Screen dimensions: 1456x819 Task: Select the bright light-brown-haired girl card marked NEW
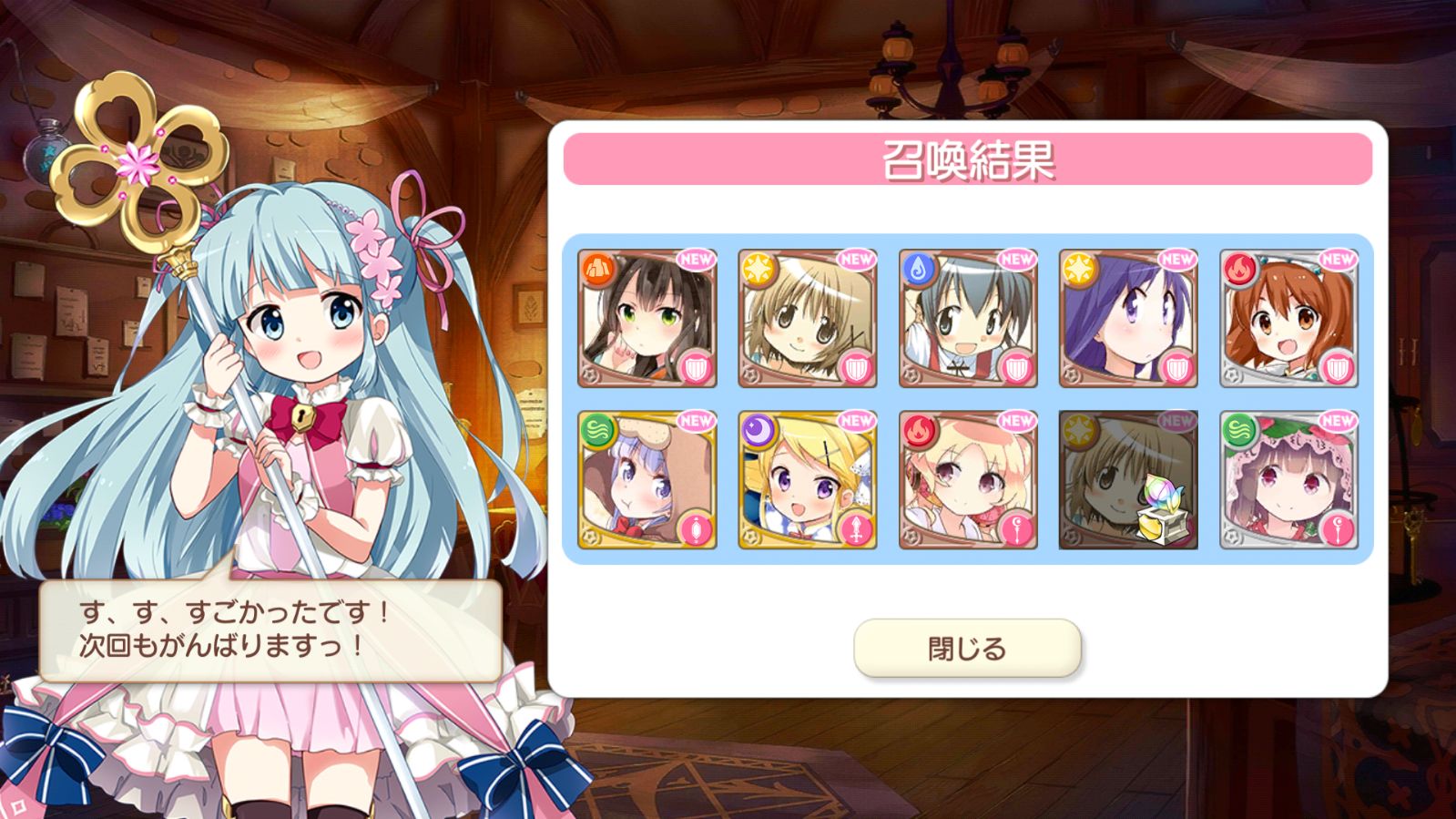click(808, 318)
